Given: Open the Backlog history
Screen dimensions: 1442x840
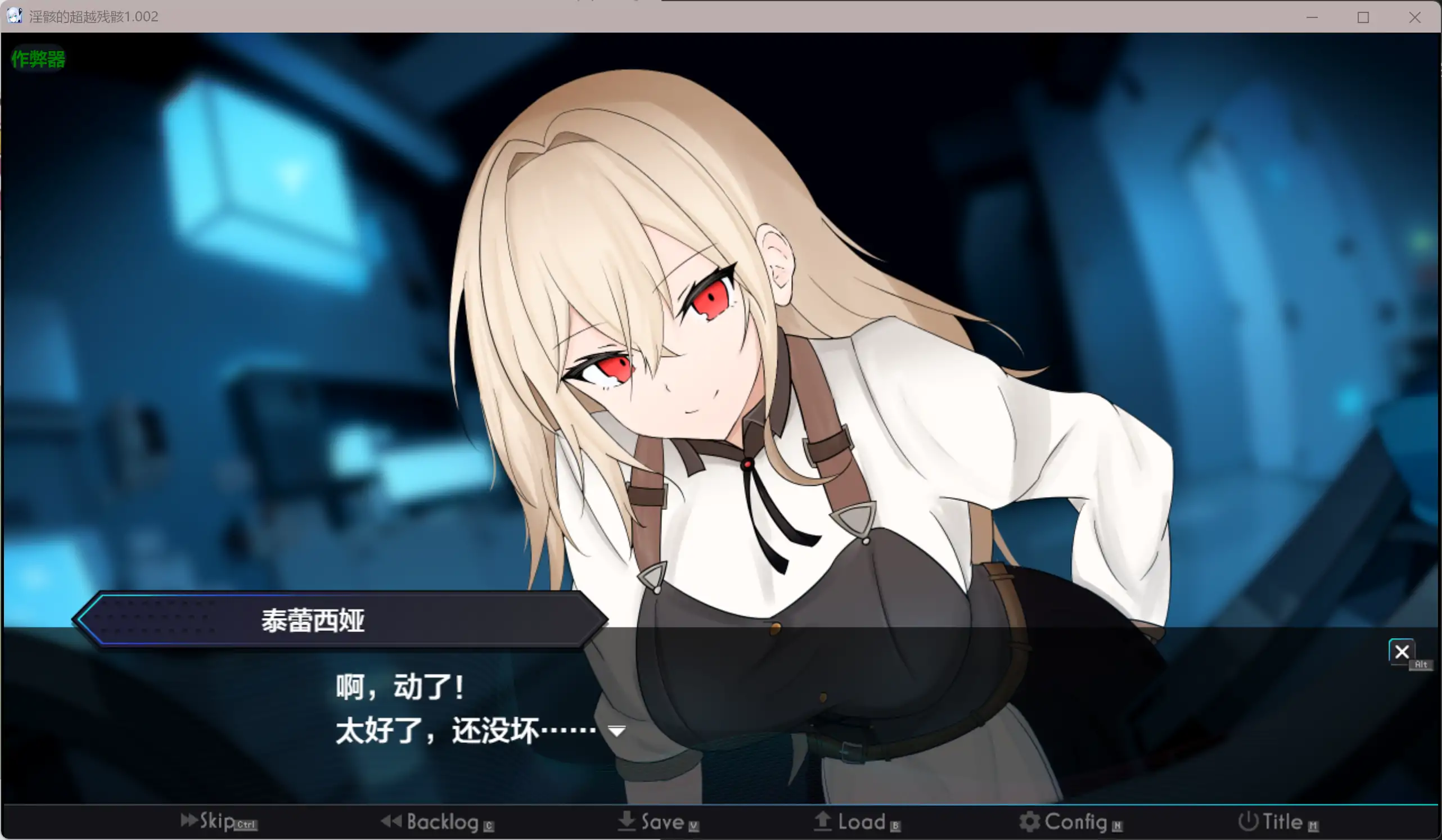Looking at the screenshot, I should pyautogui.click(x=436, y=822).
